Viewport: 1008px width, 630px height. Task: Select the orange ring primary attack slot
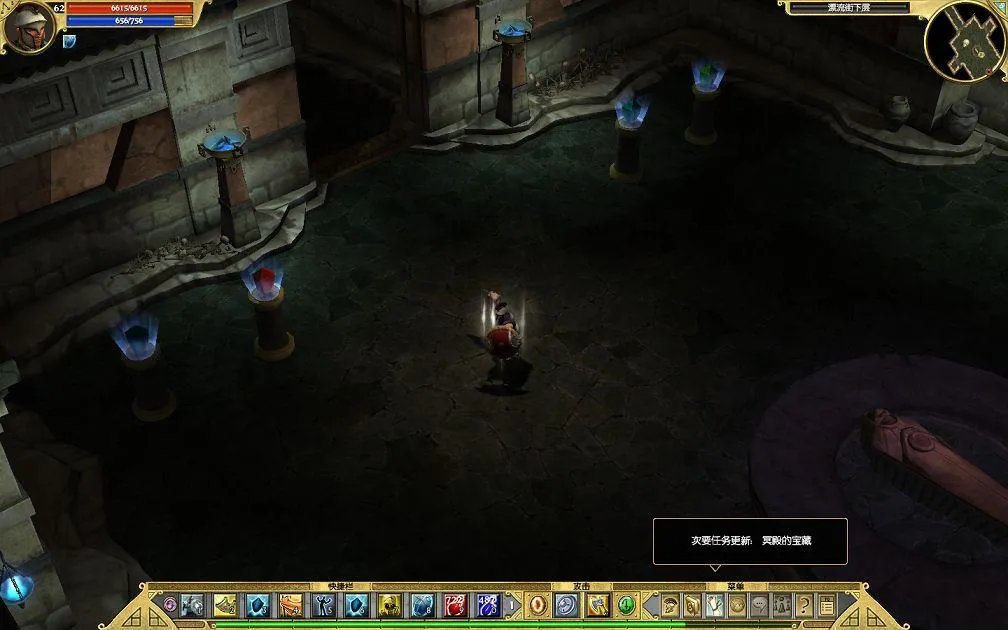(538, 605)
